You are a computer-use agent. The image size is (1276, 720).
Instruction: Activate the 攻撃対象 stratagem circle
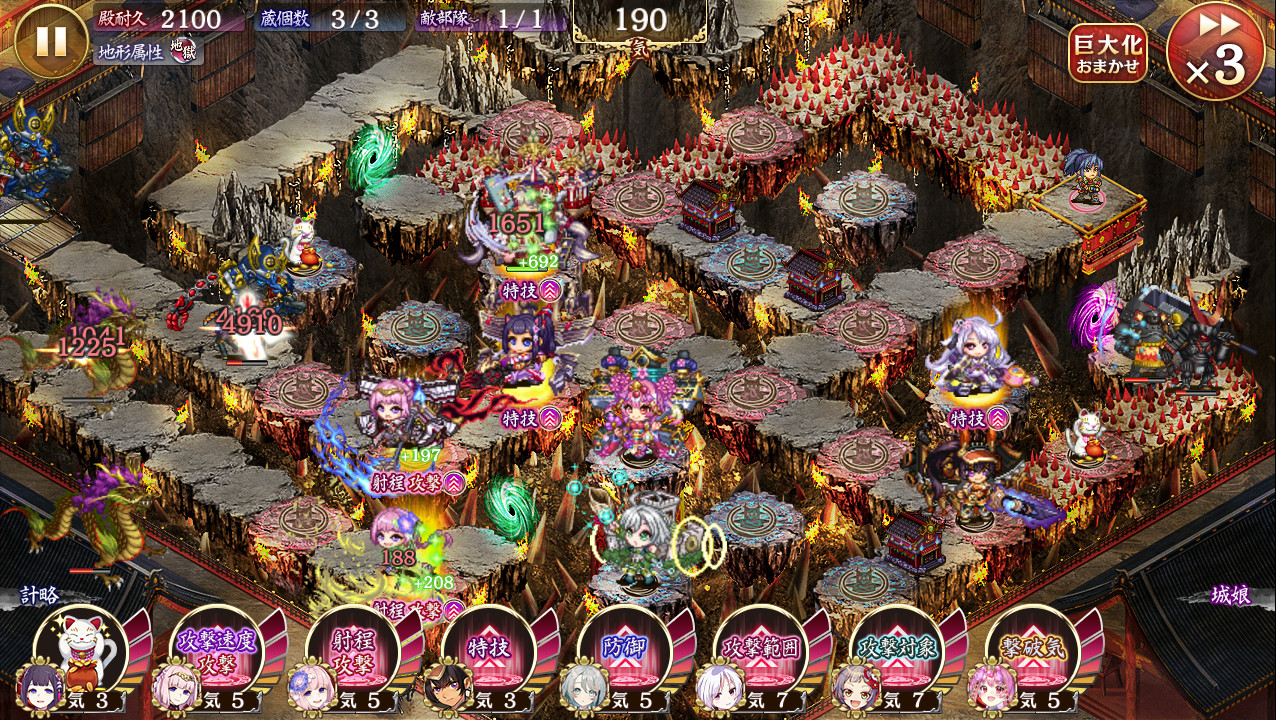[897, 649]
